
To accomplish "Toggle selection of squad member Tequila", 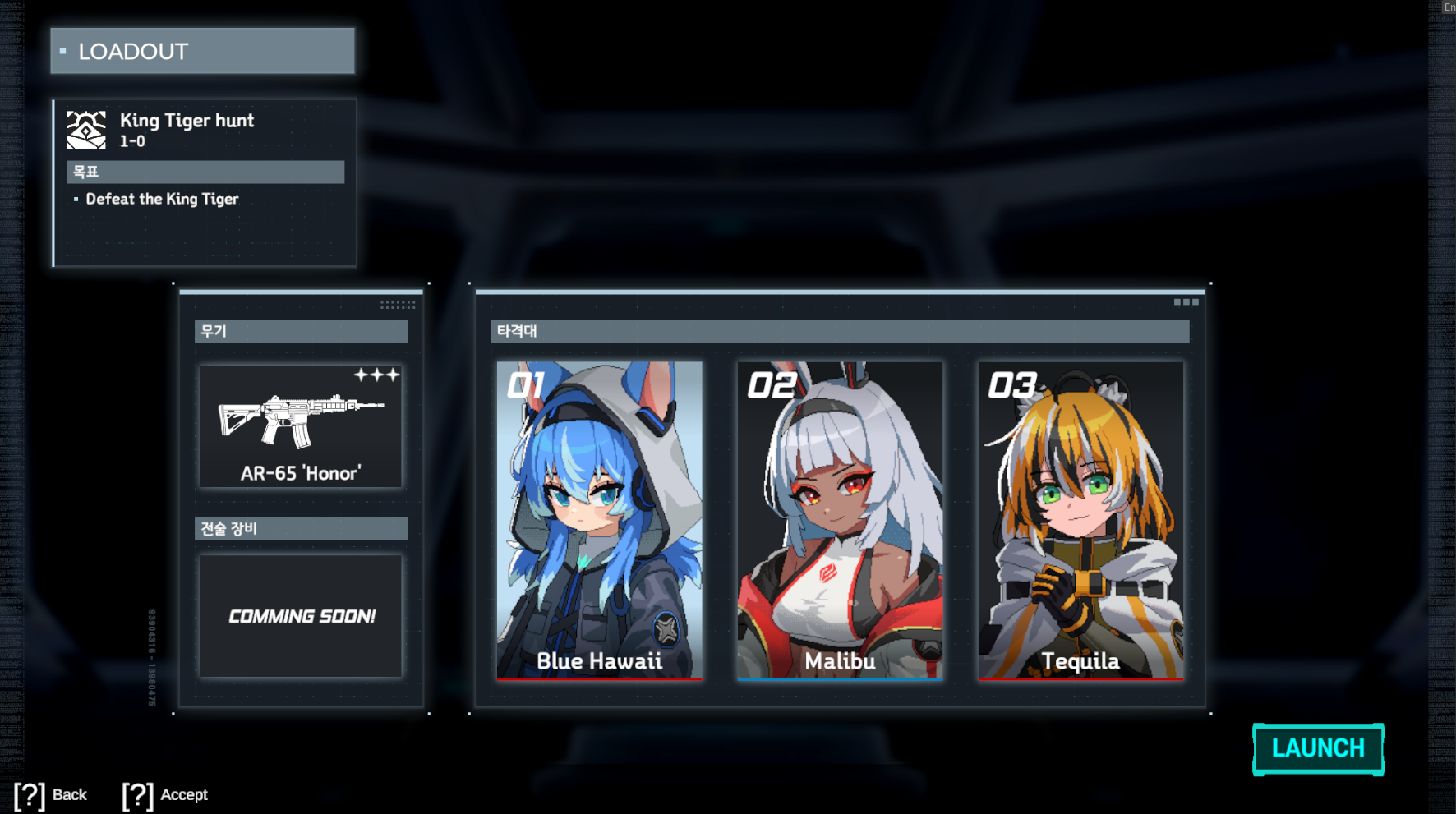I will tap(1080, 517).
